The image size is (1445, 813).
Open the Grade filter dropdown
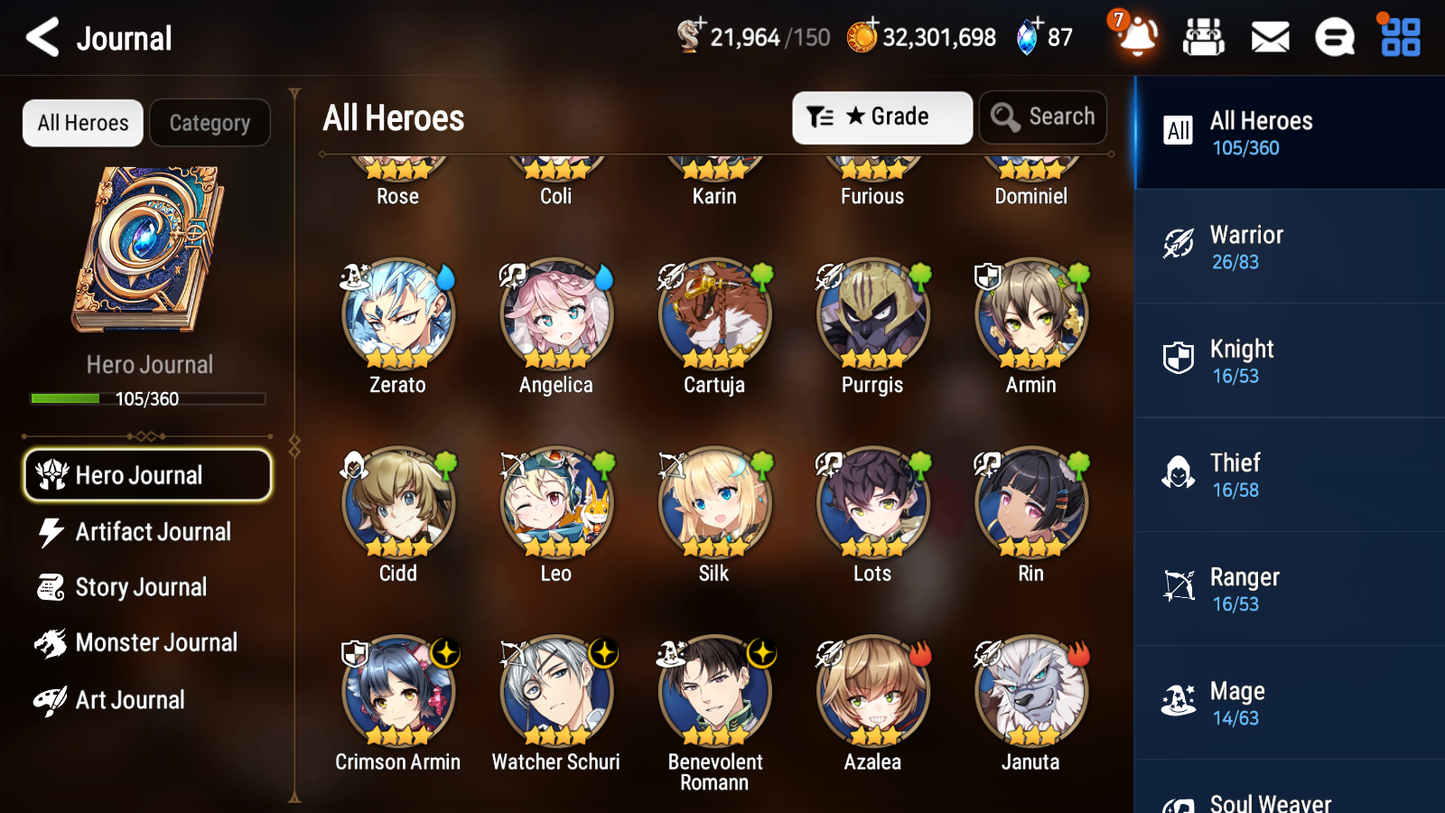pyautogui.click(x=882, y=117)
